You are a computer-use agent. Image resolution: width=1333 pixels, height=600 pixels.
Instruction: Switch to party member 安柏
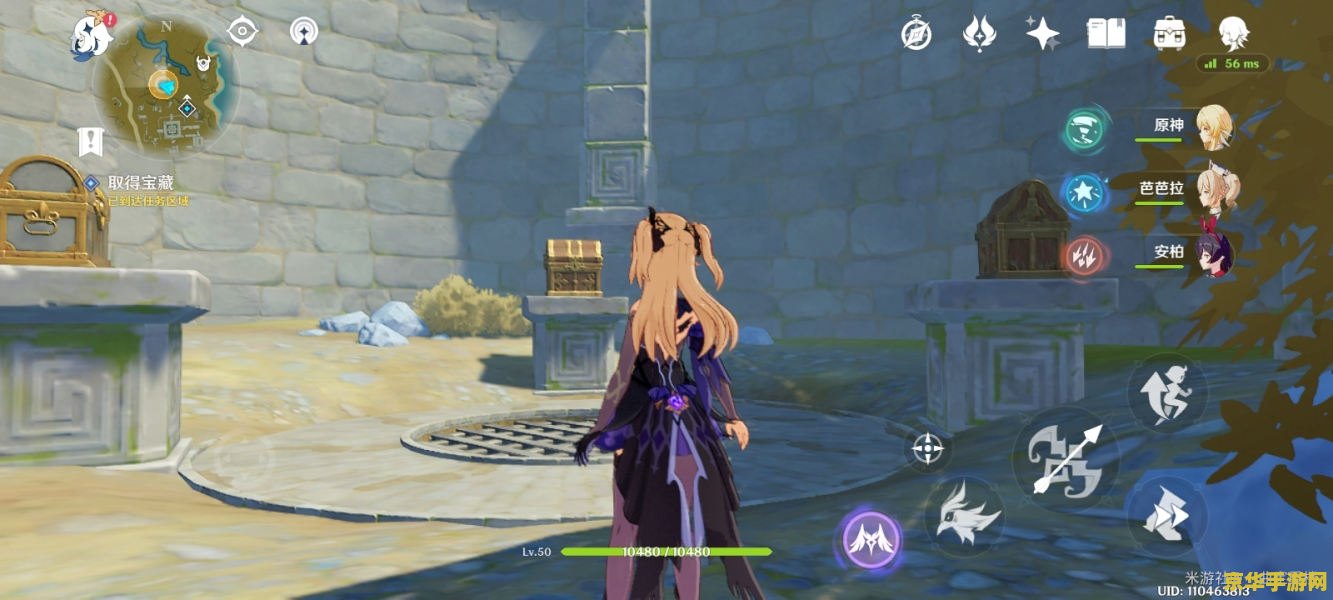(1214, 252)
